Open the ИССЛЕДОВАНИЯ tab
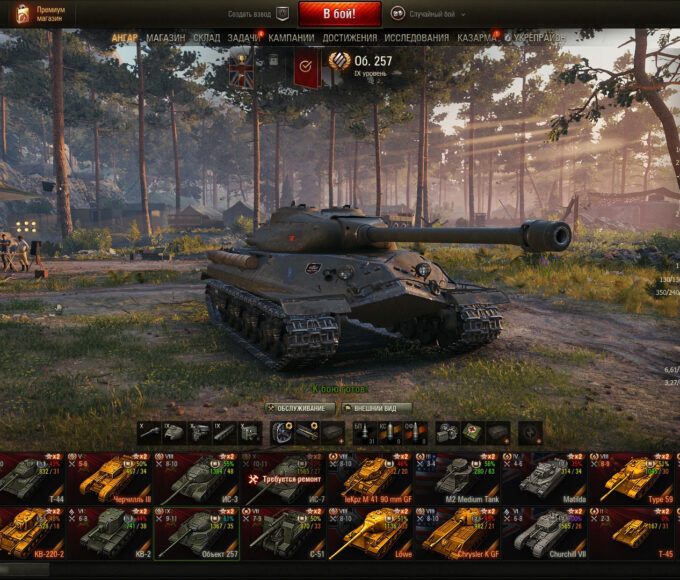 point(416,38)
